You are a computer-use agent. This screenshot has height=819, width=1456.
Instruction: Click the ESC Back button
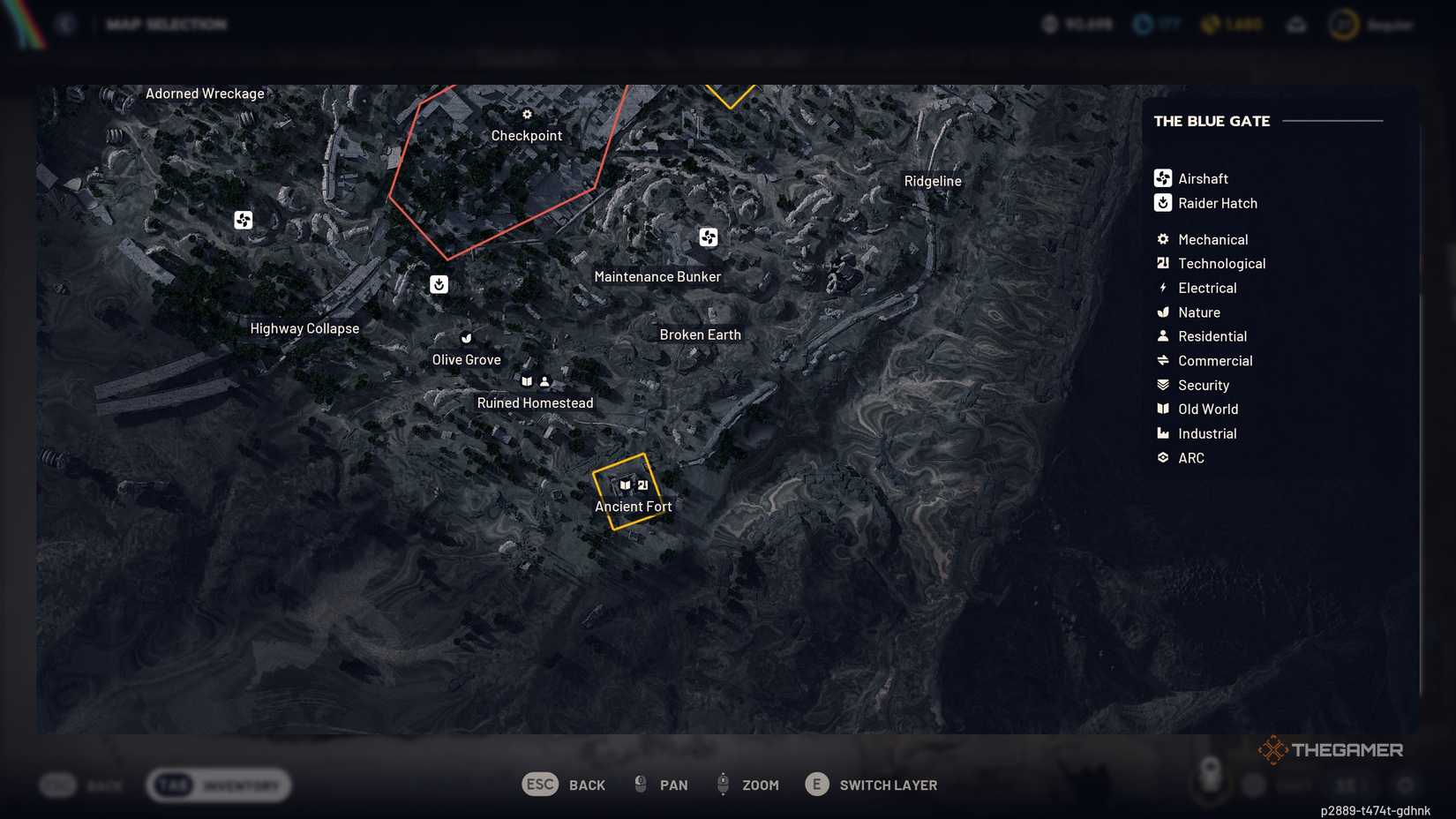565,784
